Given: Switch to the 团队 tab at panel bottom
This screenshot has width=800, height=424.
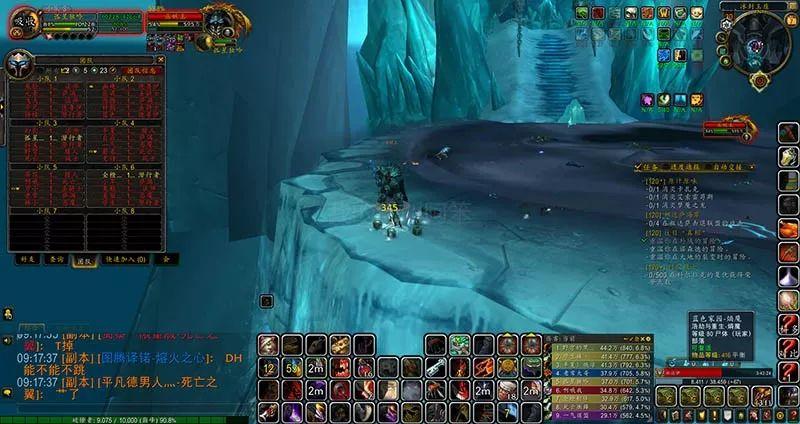Looking at the screenshot, I should coord(86,259).
